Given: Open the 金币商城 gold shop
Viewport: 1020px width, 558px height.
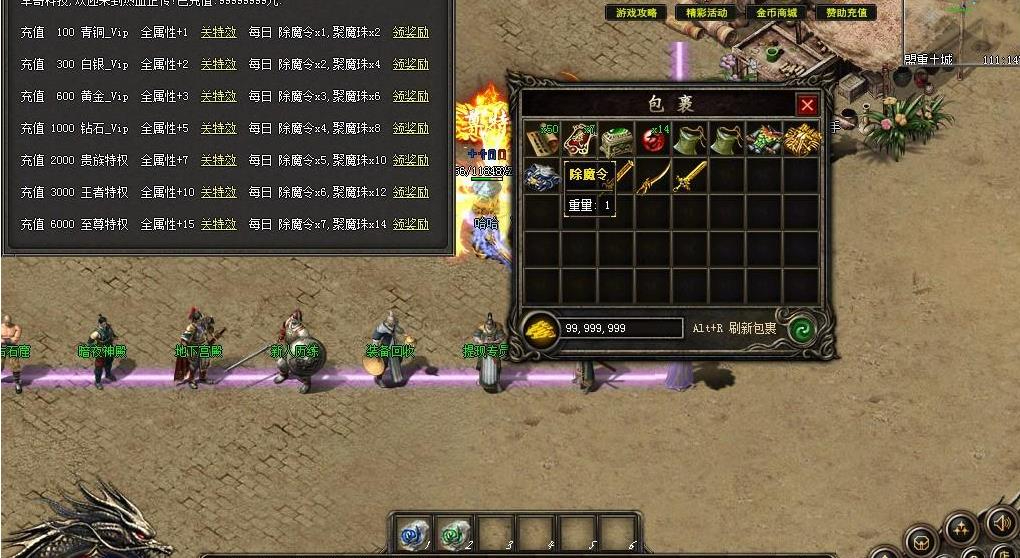Looking at the screenshot, I should tap(776, 13).
